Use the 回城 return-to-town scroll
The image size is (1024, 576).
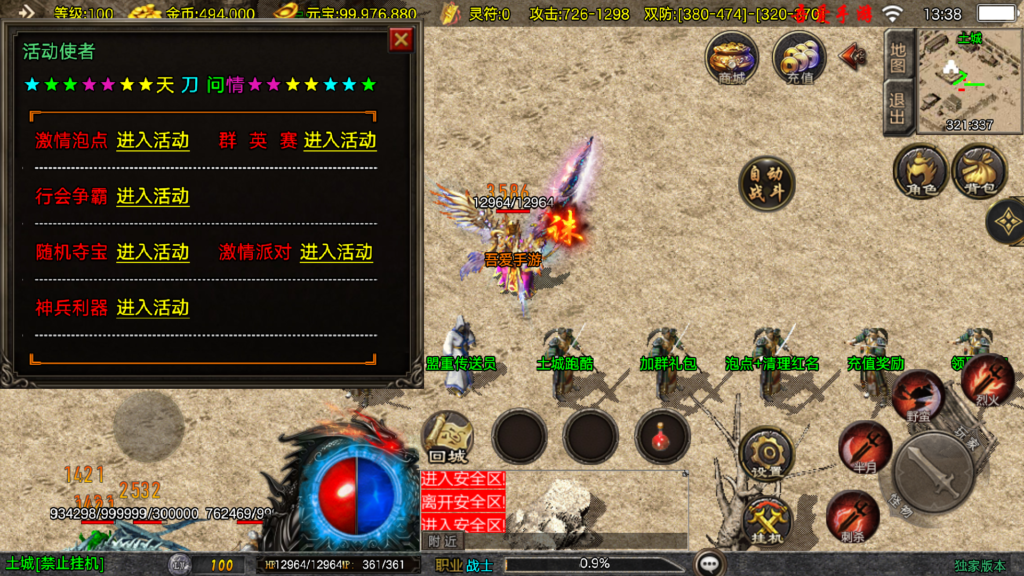click(x=448, y=437)
